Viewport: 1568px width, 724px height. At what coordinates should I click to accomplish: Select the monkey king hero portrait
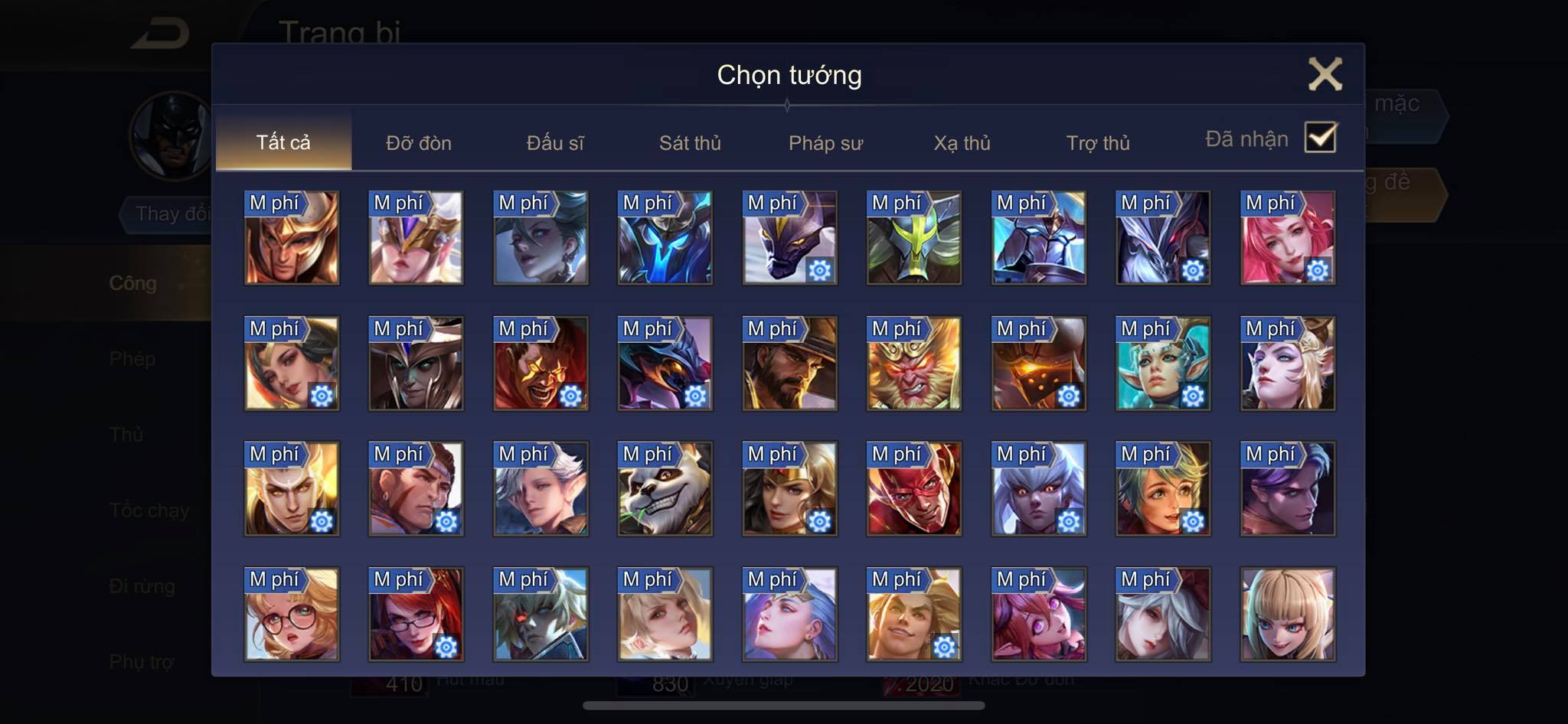[913, 364]
